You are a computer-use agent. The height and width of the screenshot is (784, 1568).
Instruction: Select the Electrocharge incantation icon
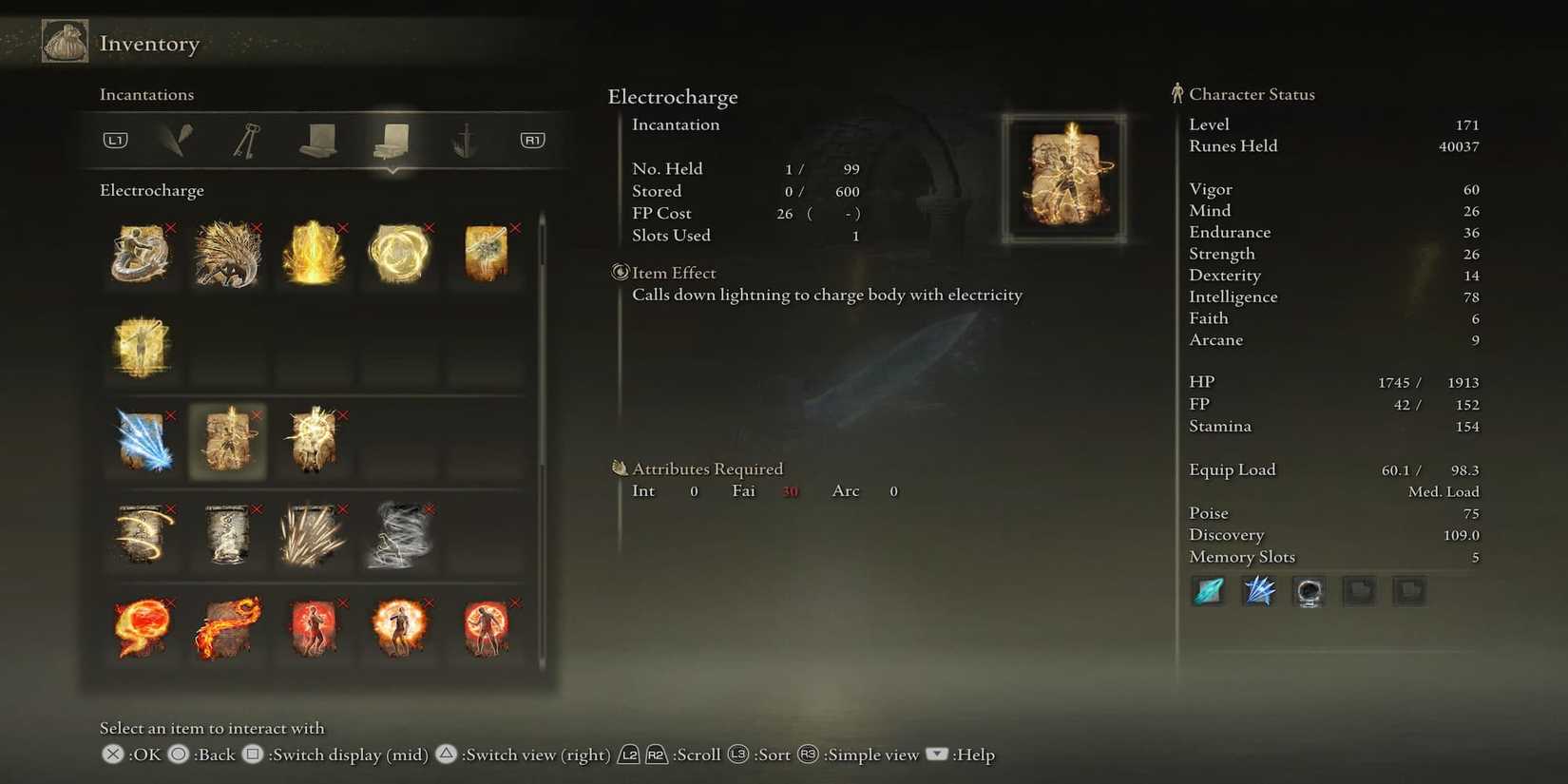(228, 440)
